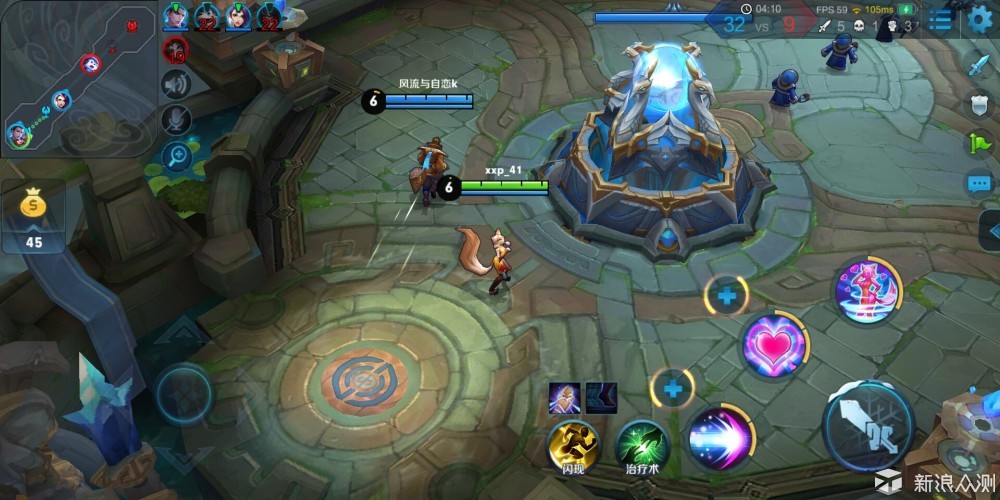Send the shield retreat signal
Screen dimensions: 1000x500
pyautogui.click(x=978, y=104)
